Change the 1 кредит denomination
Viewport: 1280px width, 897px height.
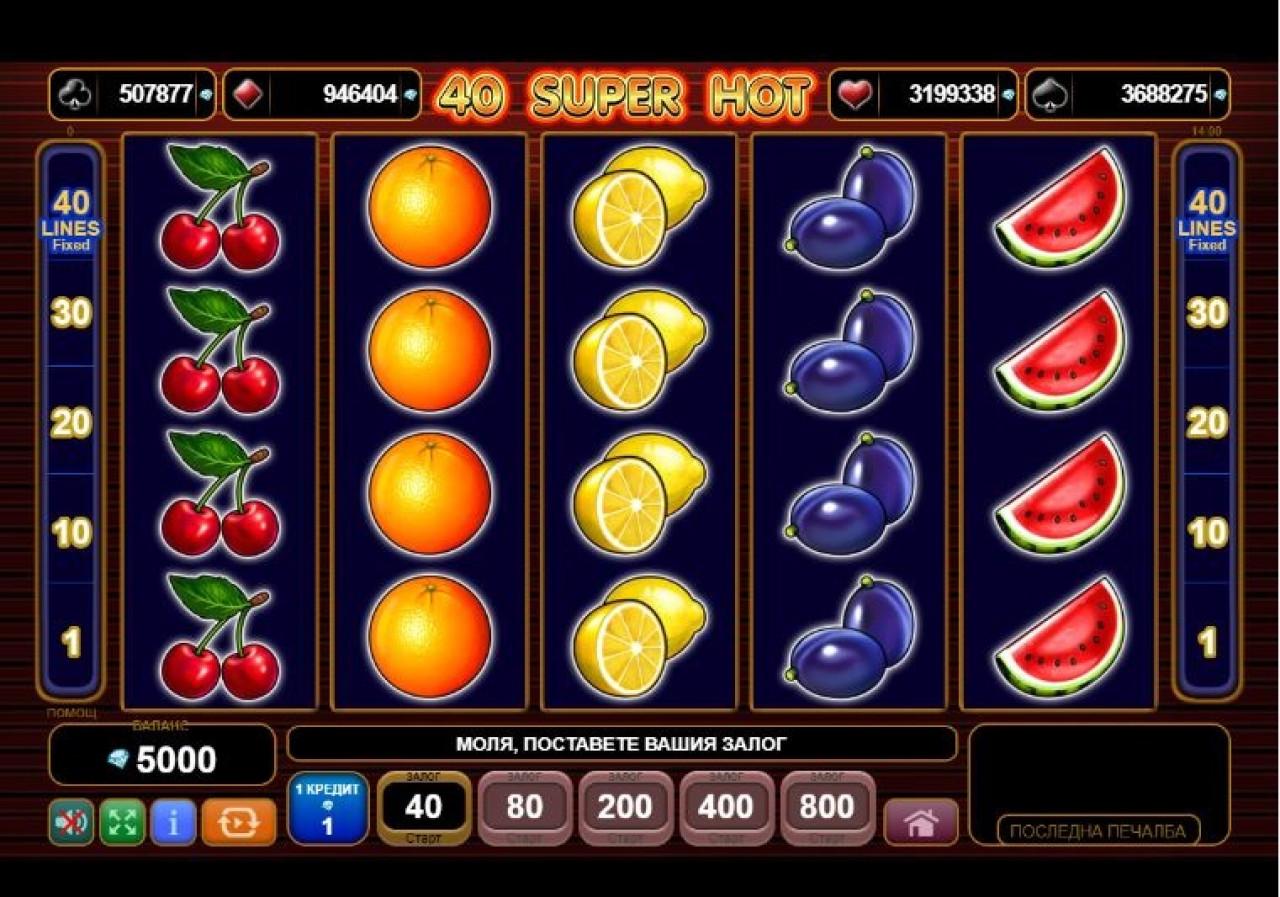pyautogui.click(x=327, y=808)
